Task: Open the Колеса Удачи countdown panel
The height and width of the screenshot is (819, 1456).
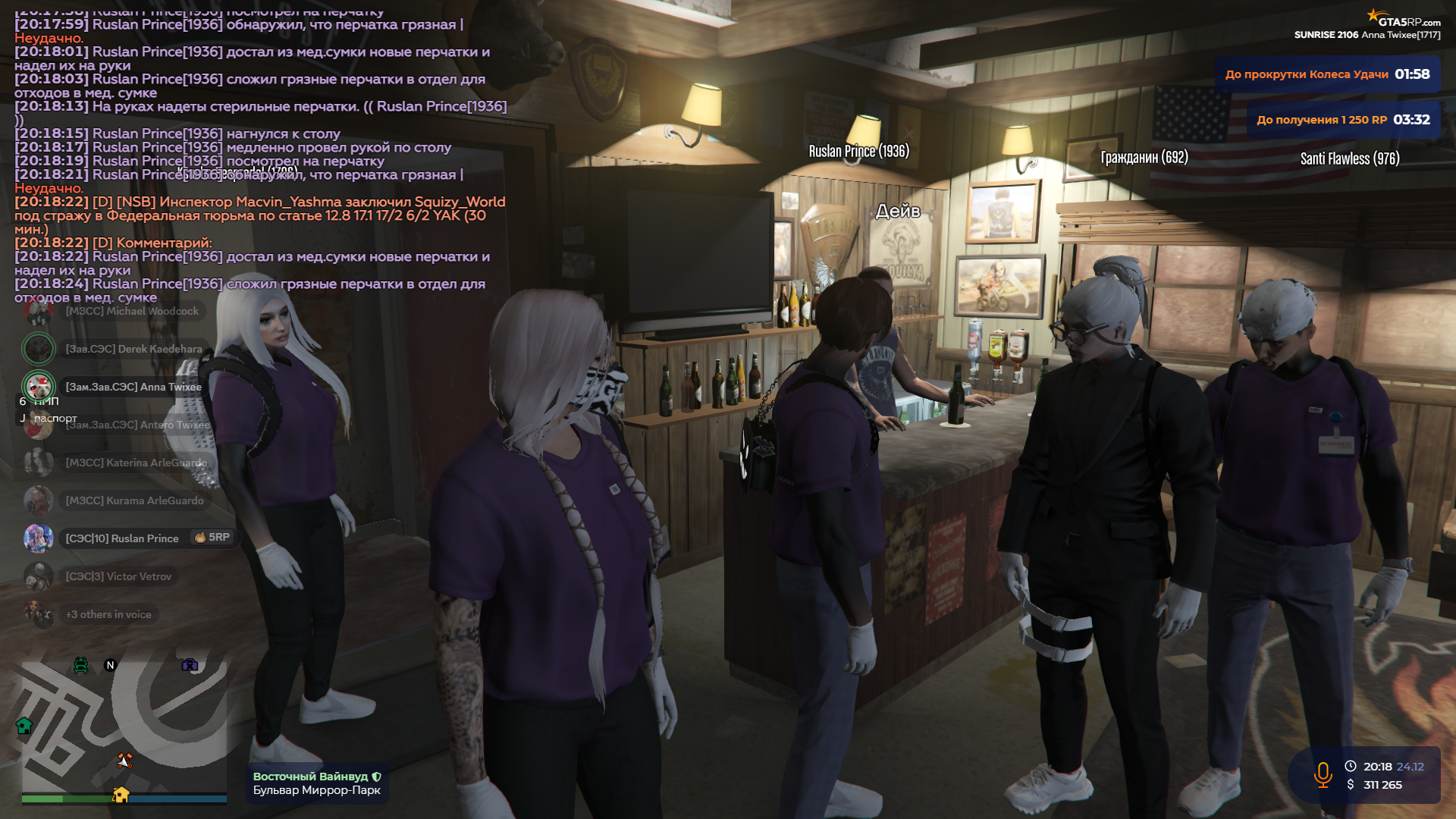Action: click(x=1326, y=74)
